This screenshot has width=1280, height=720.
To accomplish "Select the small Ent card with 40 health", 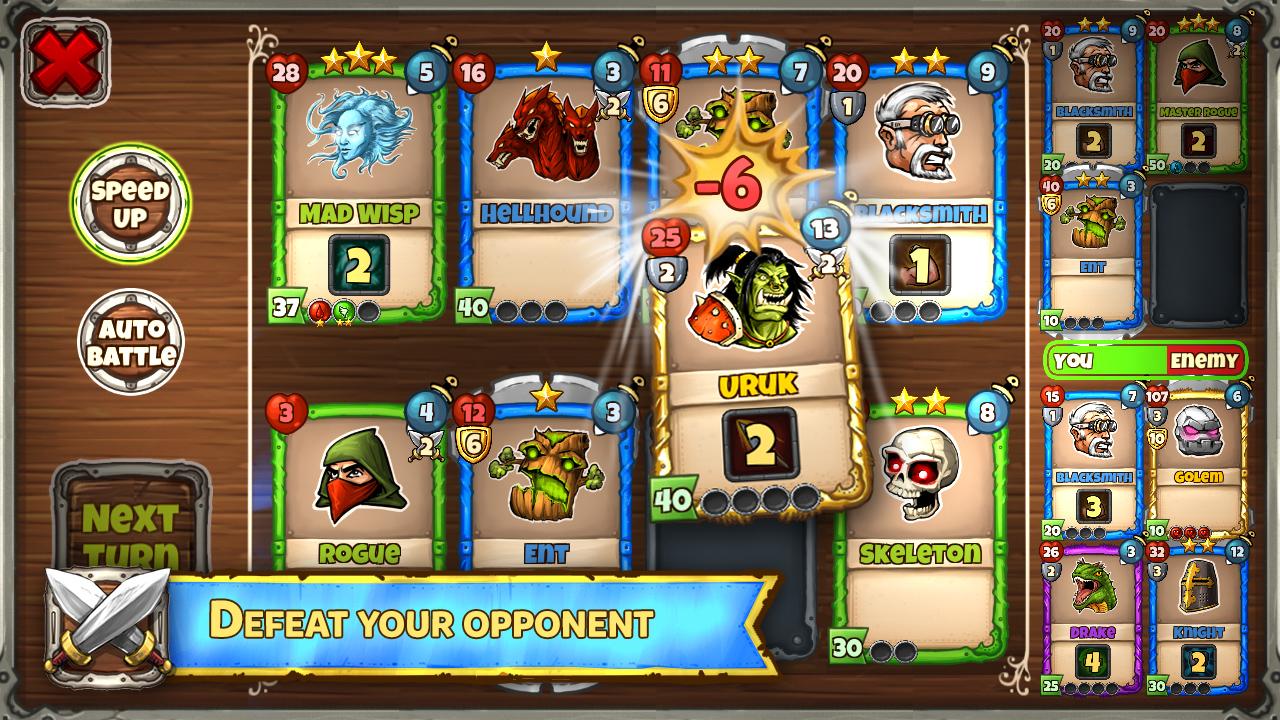I will (x=1092, y=250).
